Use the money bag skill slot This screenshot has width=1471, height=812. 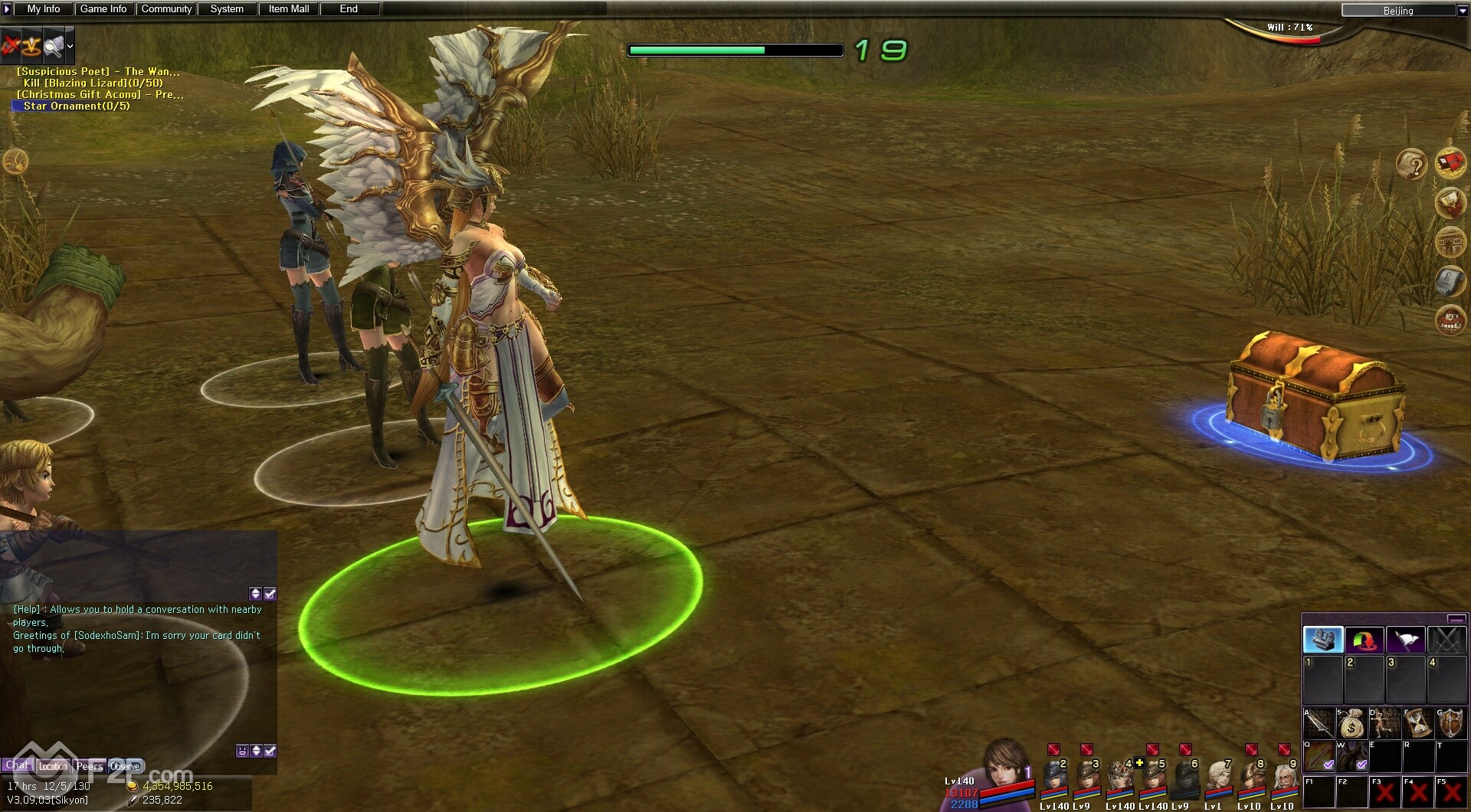[1352, 723]
